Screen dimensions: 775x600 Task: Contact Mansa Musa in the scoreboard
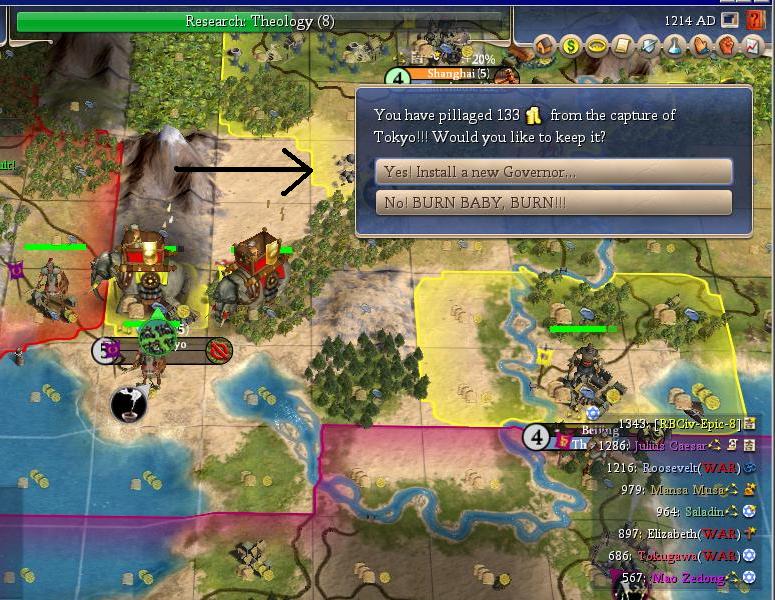point(684,489)
